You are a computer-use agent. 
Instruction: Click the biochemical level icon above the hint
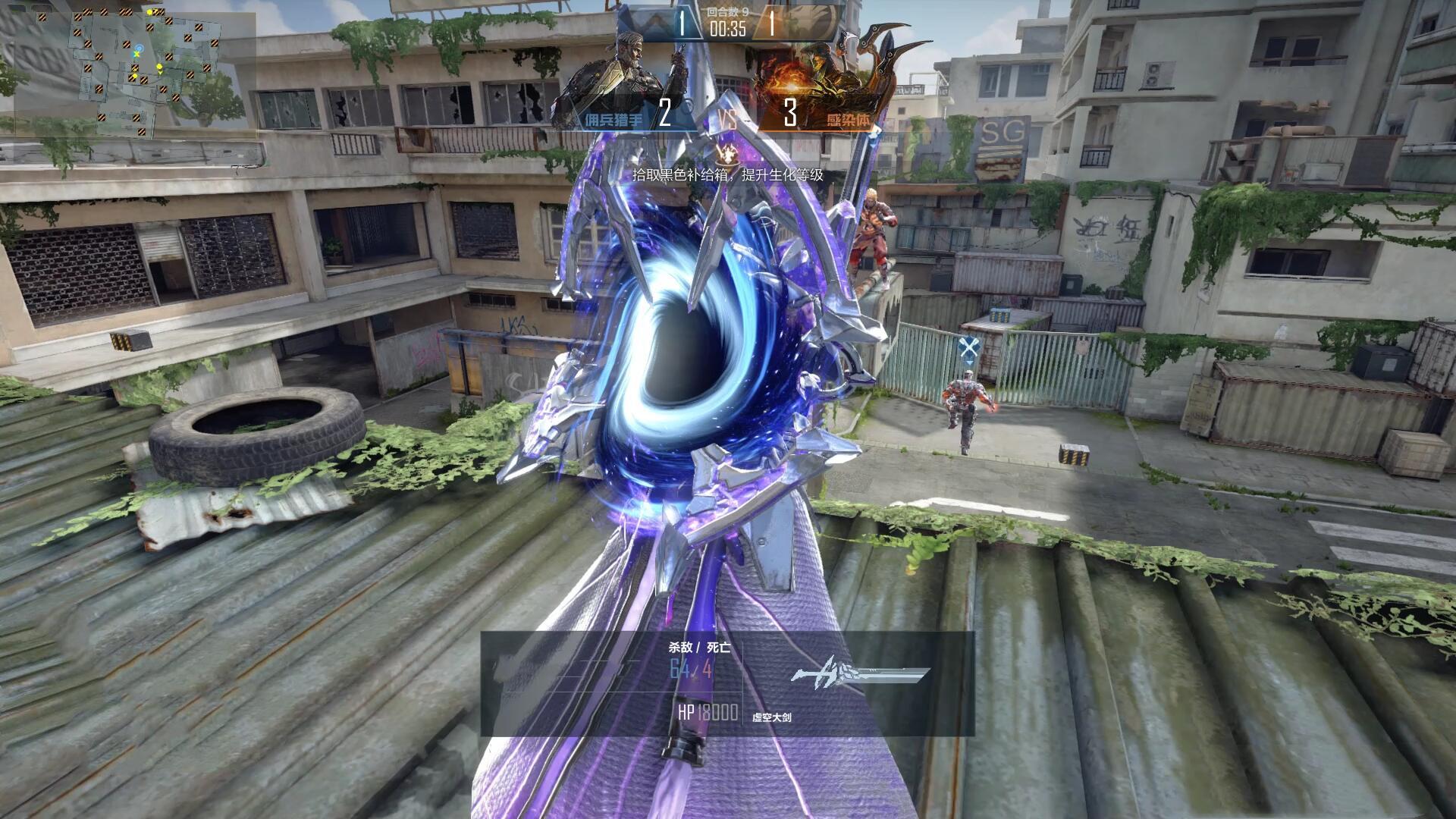click(x=729, y=155)
